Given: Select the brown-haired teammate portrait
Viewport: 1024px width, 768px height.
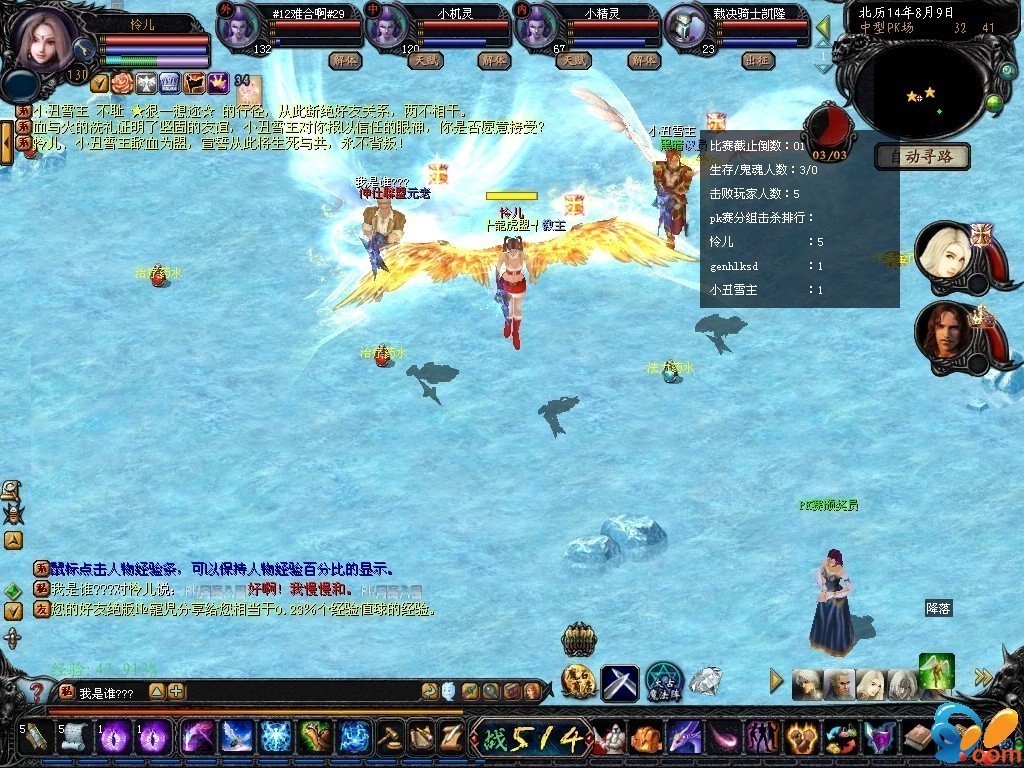Looking at the screenshot, I should pyautogui.click(x=941, y=329).
